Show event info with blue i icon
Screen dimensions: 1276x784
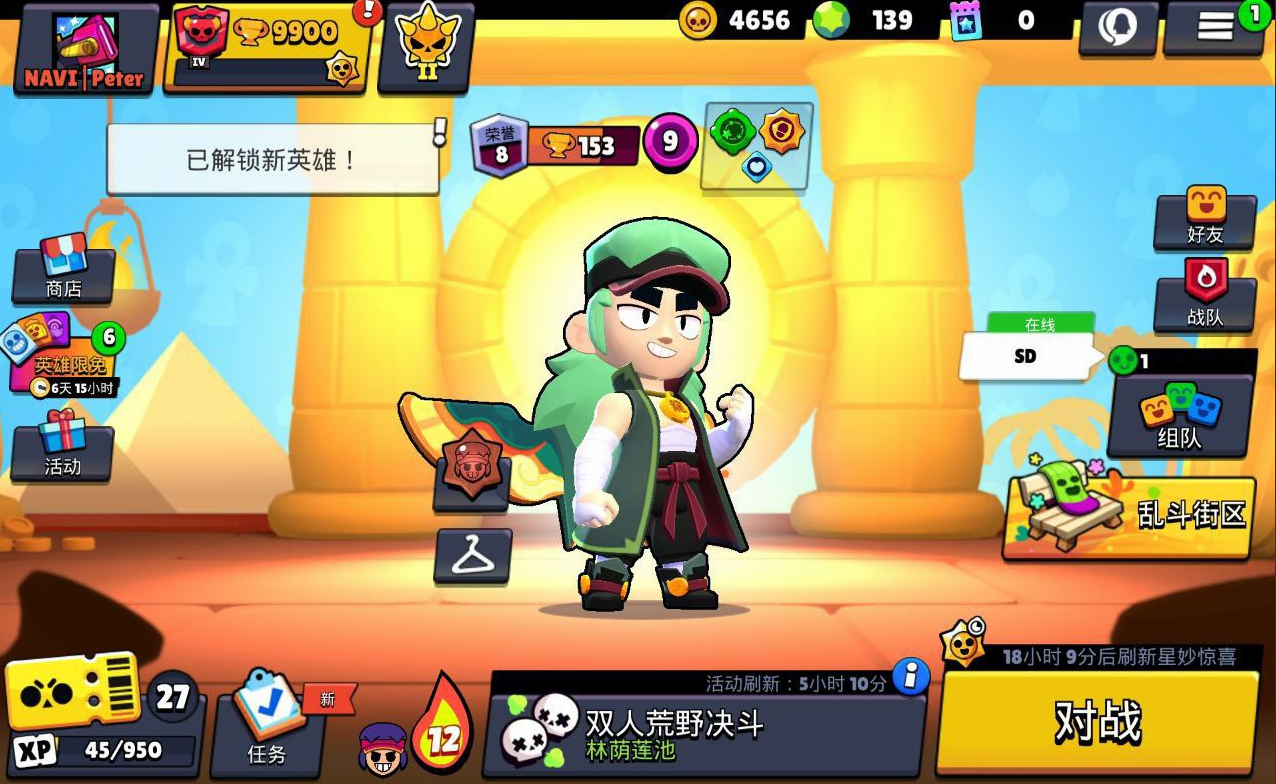point(910,678)
